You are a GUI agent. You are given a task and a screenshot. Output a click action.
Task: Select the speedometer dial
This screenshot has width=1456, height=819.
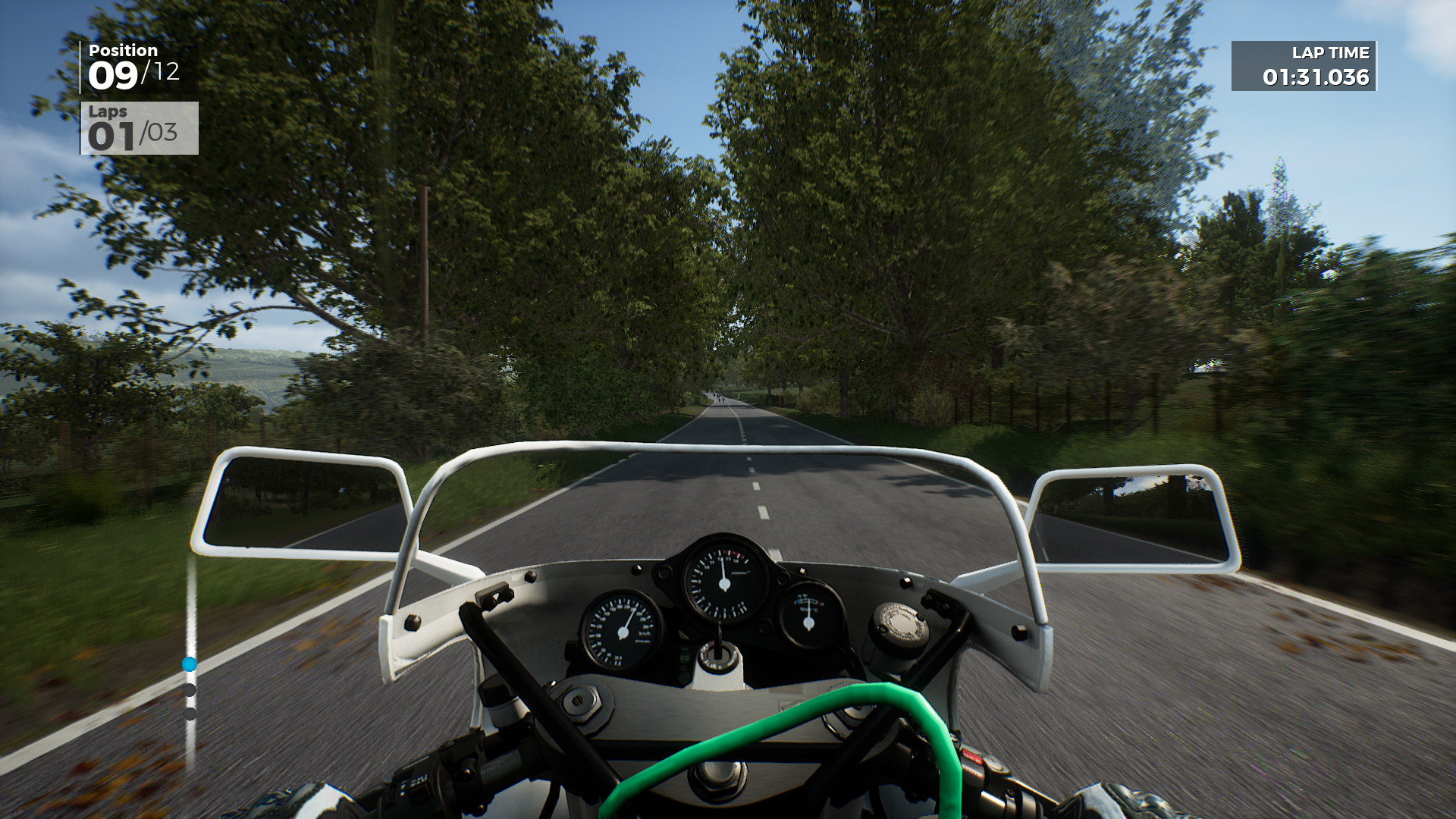click(x=622, y=633)
